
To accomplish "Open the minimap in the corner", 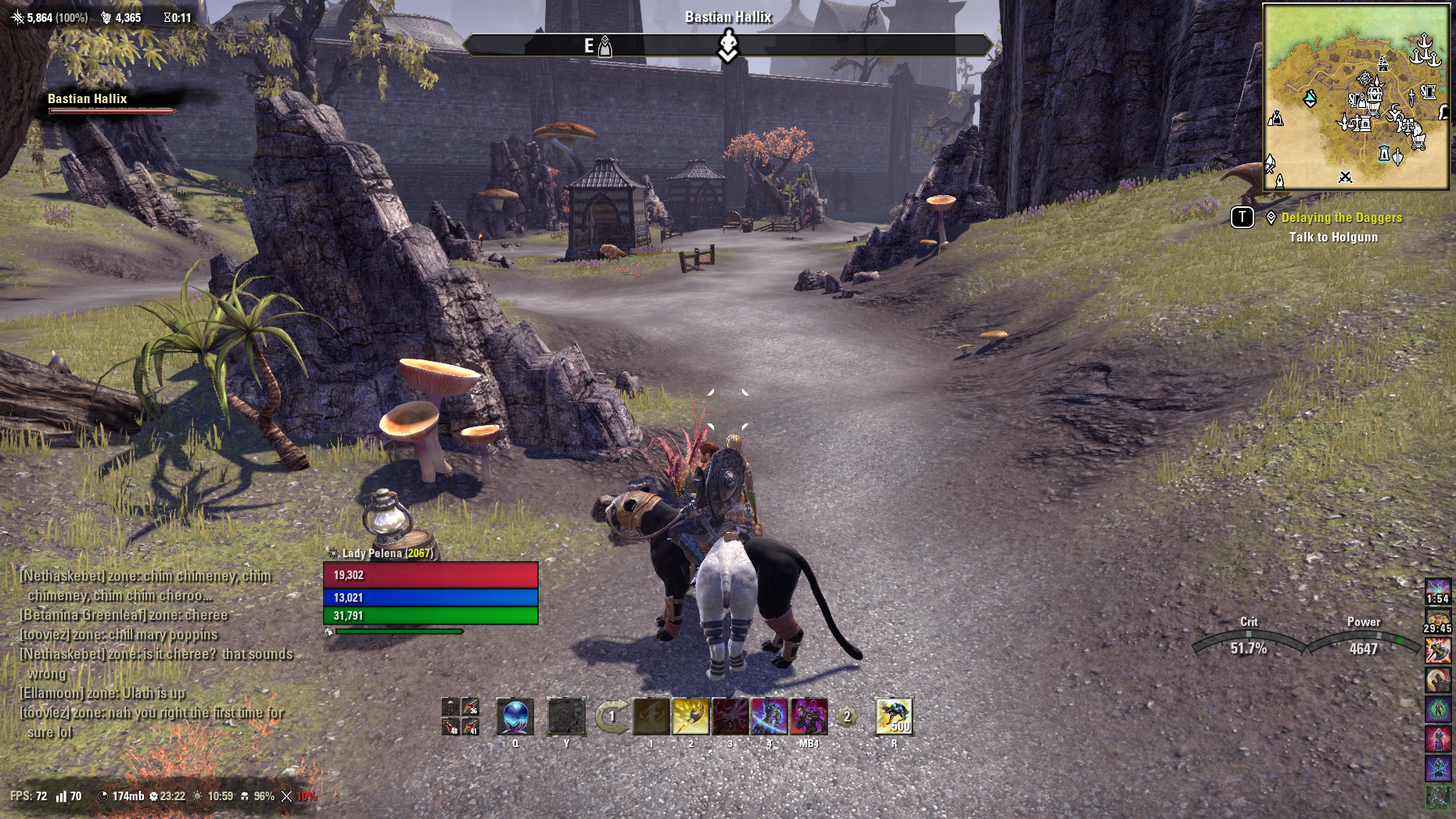I will (1356, 97).
